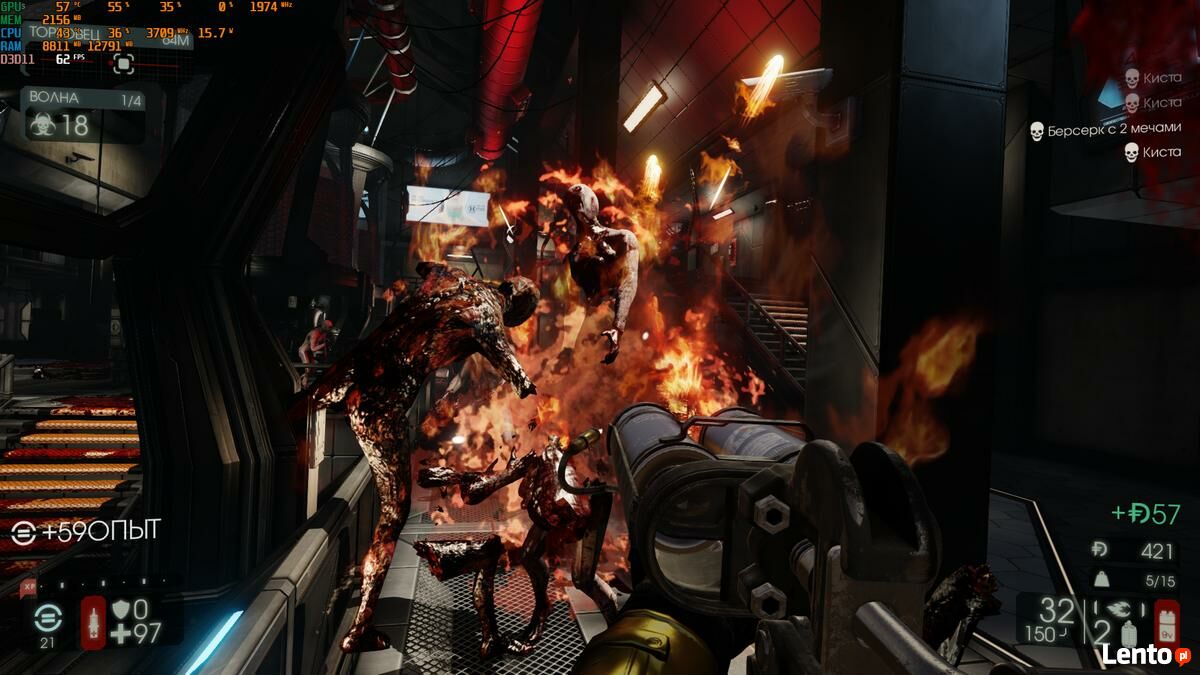Screen dimensions: 1200x675
Task: Select the grenade icon beside the 2 count
Action: pos(1129,633)
